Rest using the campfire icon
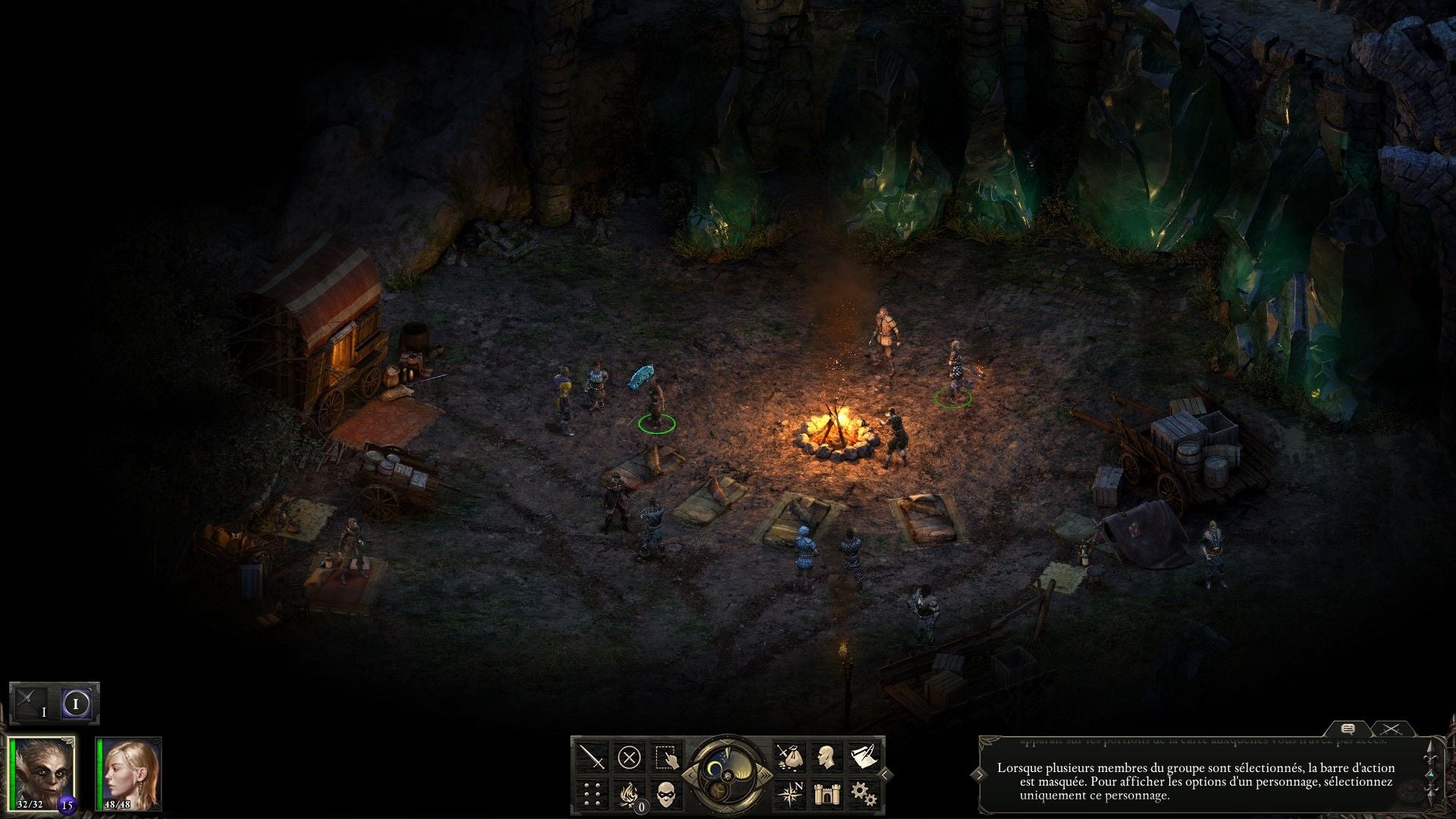This screenshot has width=1456, height=819. tap(629, 793)
